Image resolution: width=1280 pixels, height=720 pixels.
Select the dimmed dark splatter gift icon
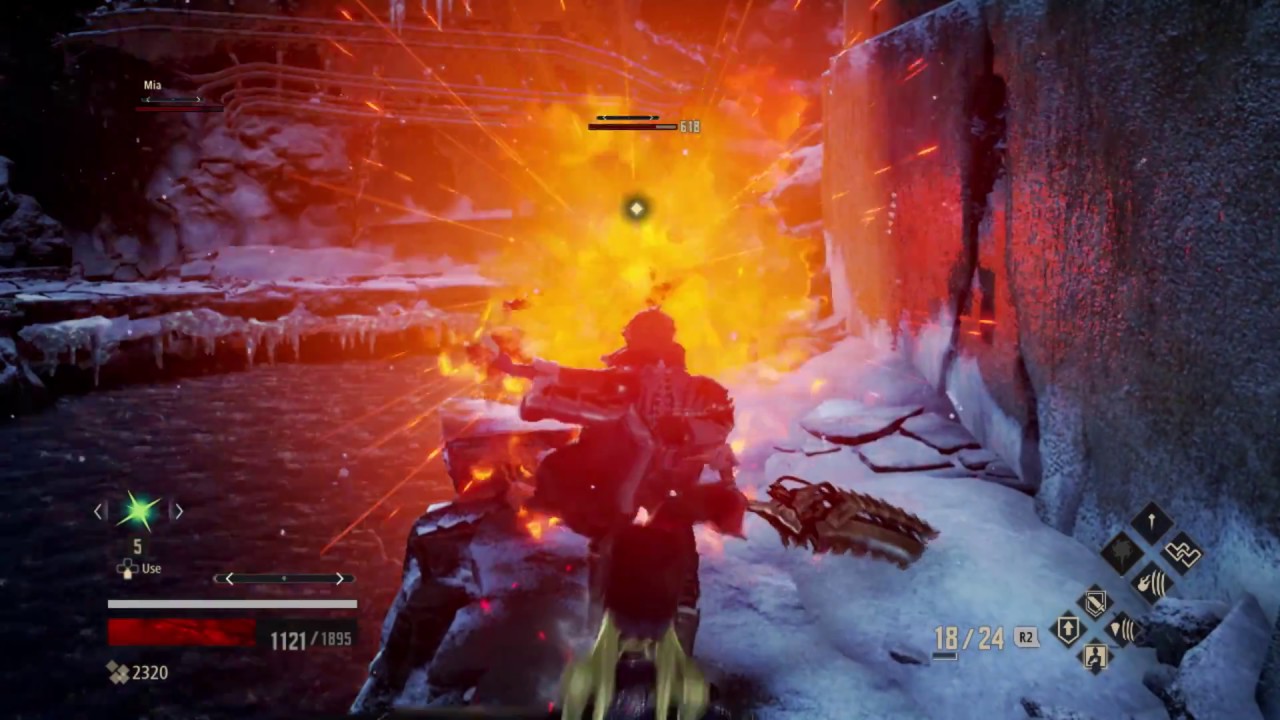(x=1121, y=553)
